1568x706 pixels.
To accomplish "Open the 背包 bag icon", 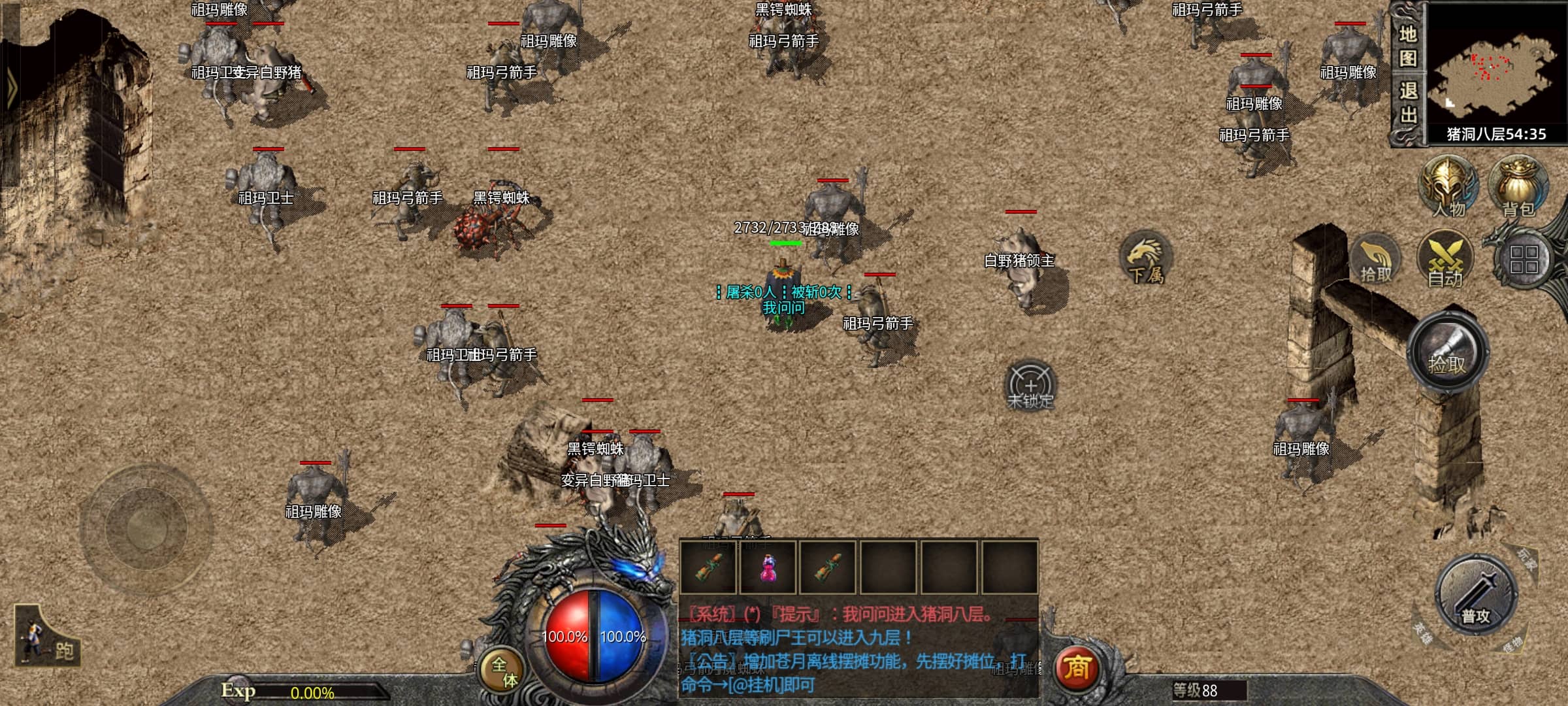I will 1518,187.
